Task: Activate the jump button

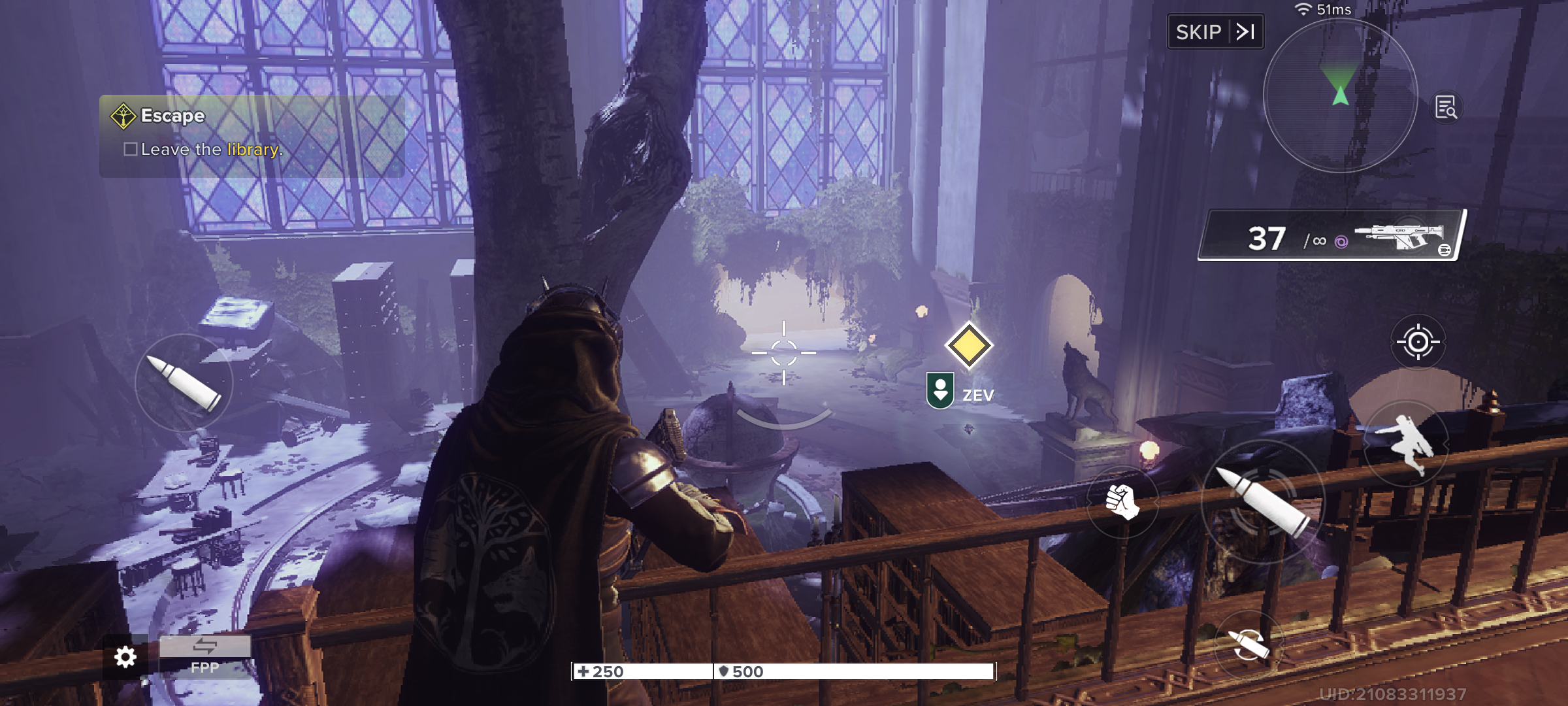Action: pyautogui.click(x=1405, y=444)
